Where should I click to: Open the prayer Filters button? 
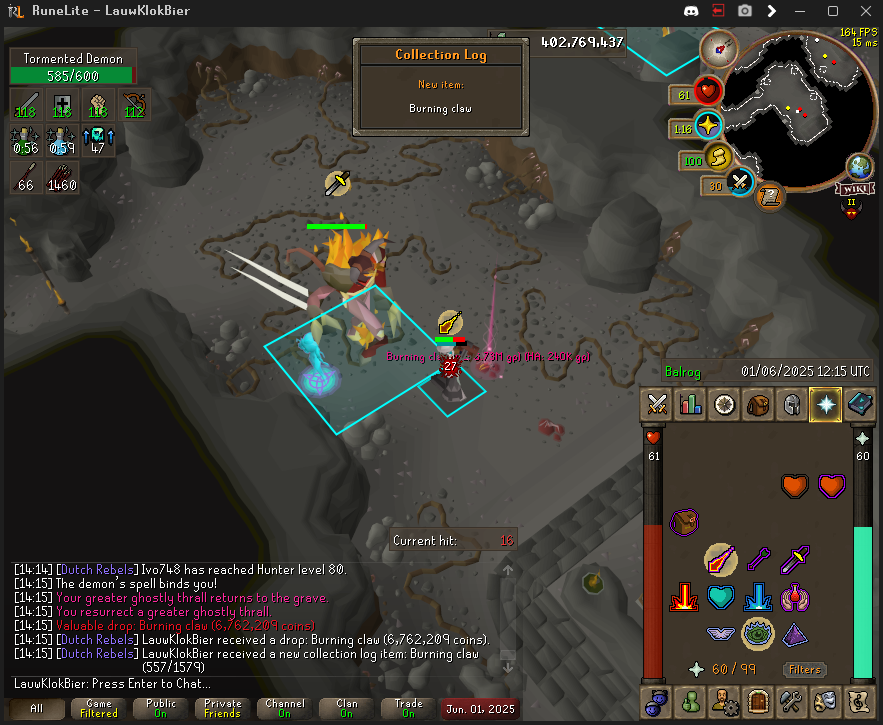(804, 669)
